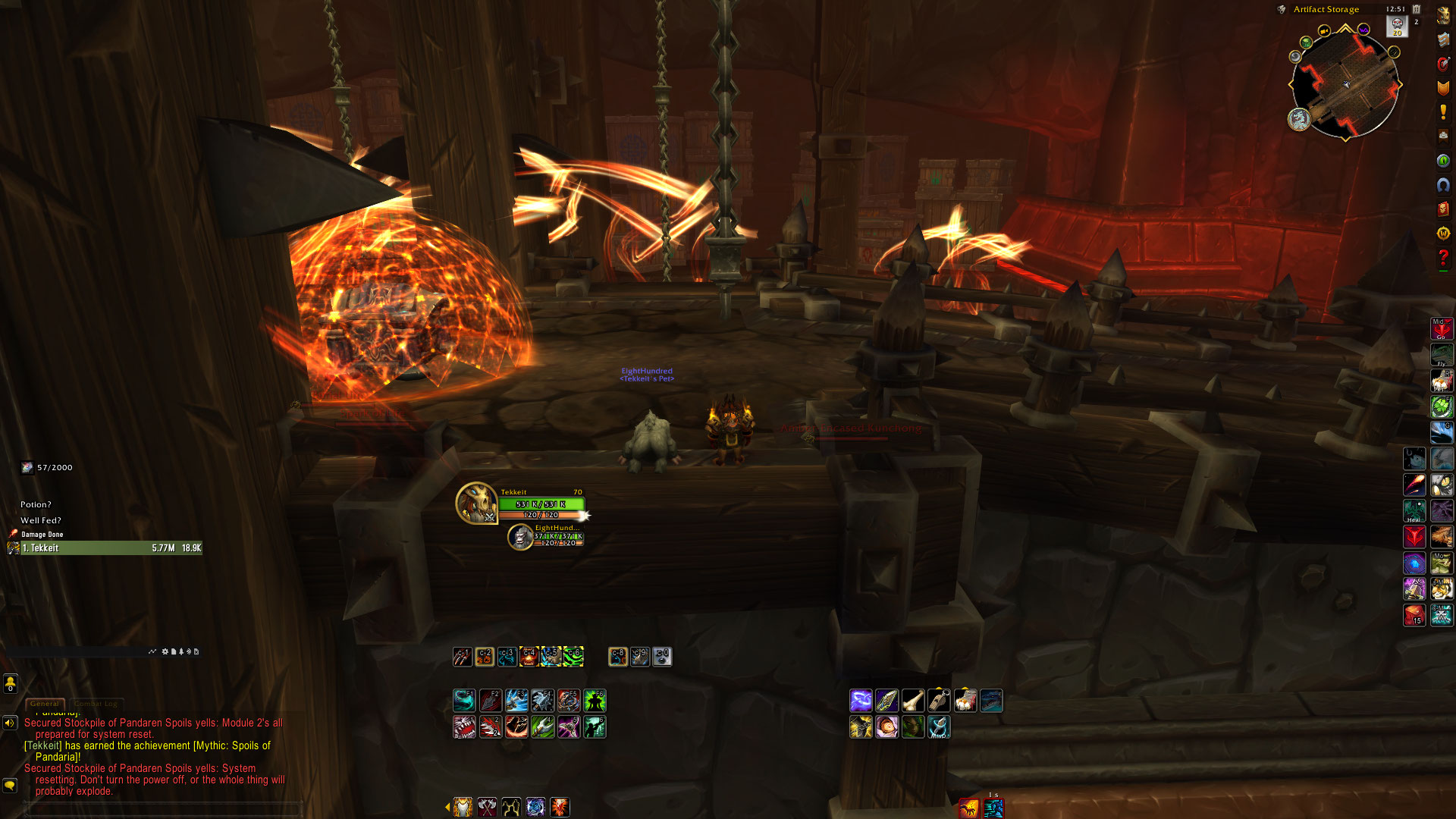Image resolution: width=1456 pixels, height=819 pixels.
Task: Activate the red fanged maw ability
Action: tap(464, 727)
